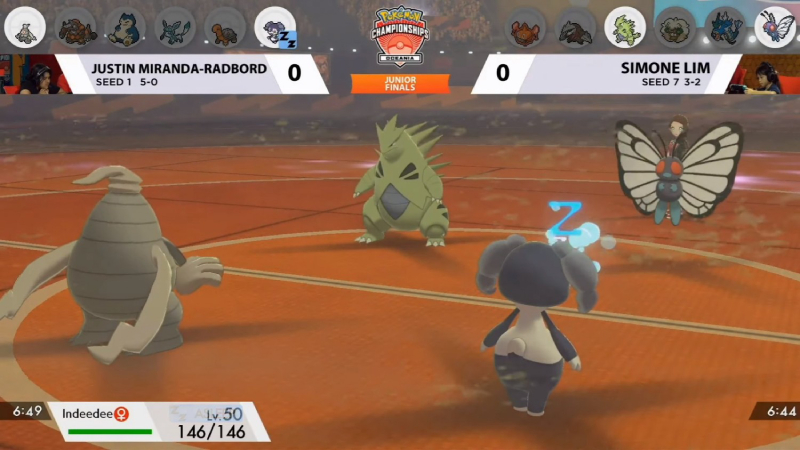Screen dimensions: 800x450
Task: Select the Rhyperior team icon
Action: point(74,25)
